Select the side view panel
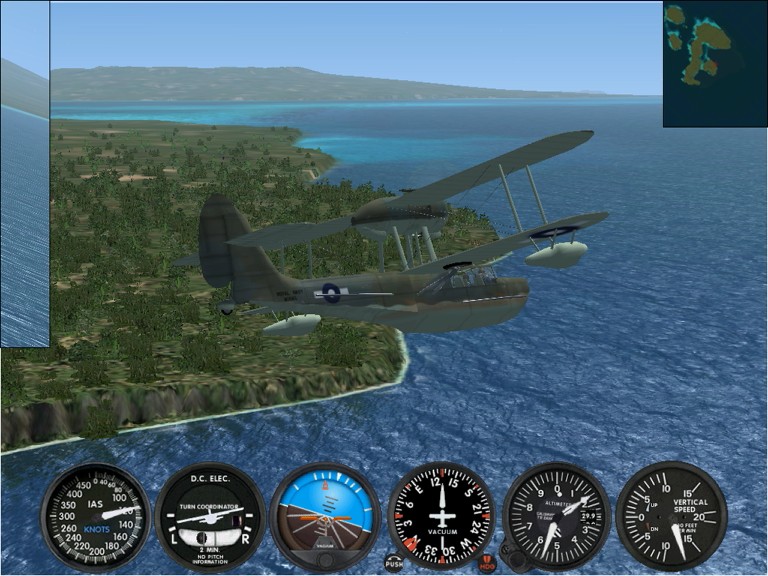 24,174
